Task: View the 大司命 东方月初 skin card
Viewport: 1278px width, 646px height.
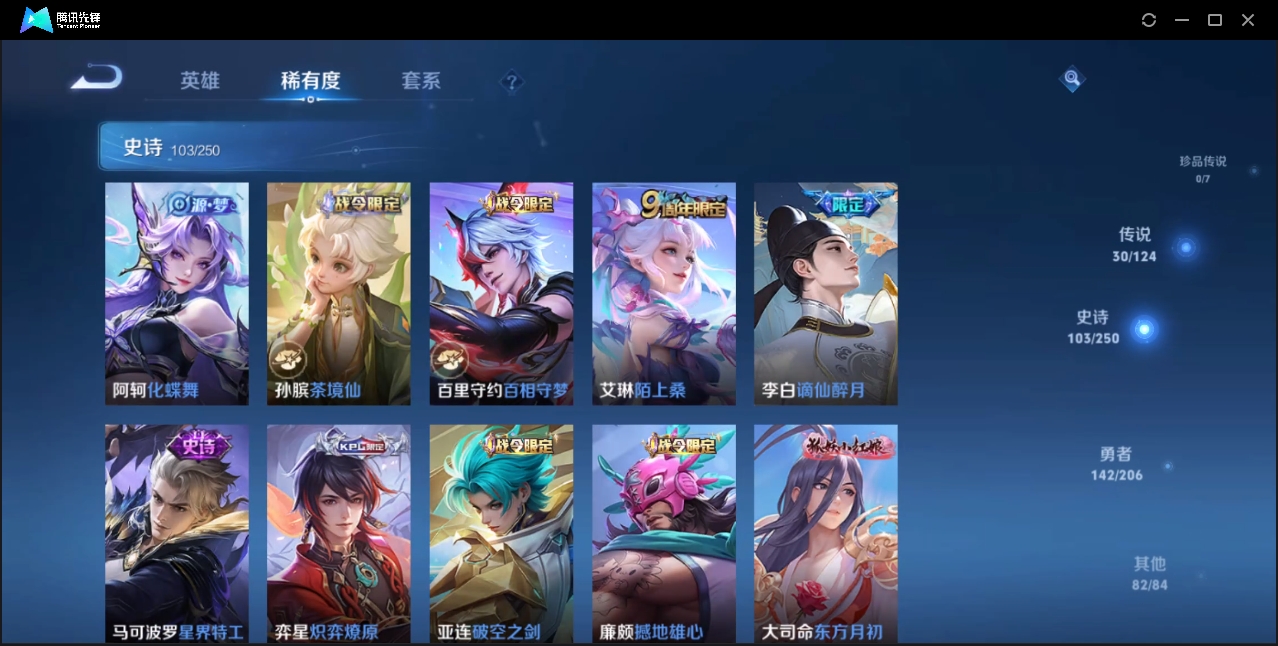Action: pos(826,533)
